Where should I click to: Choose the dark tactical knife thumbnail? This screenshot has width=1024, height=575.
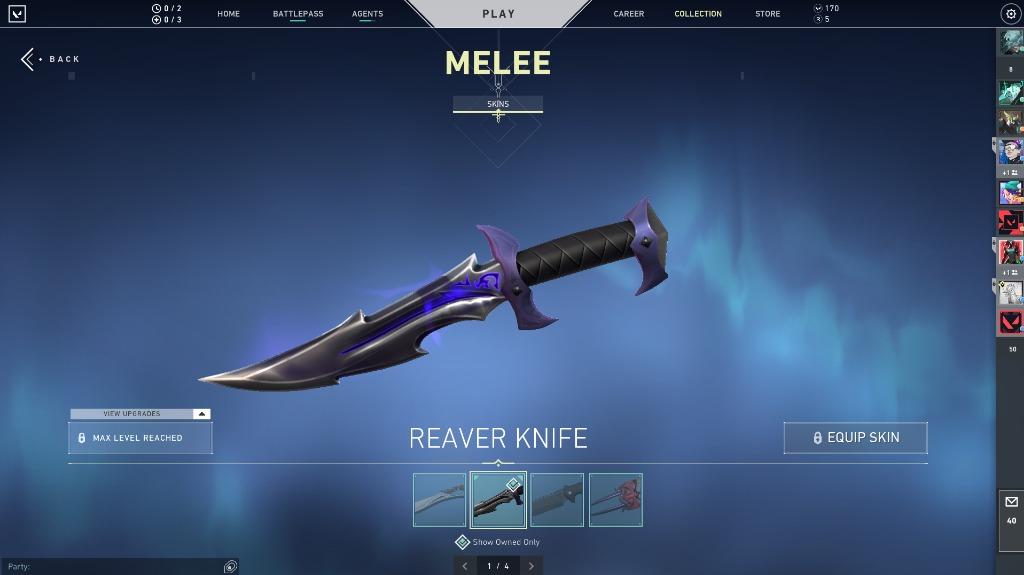(557, 500)
